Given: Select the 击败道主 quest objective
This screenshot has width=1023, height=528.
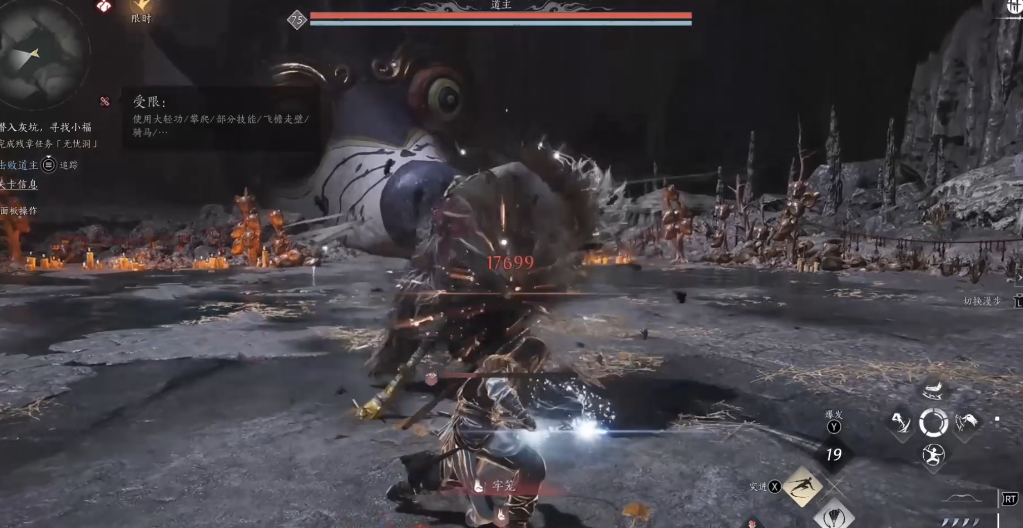Looking at the screenshot, I should coord(20,165).
